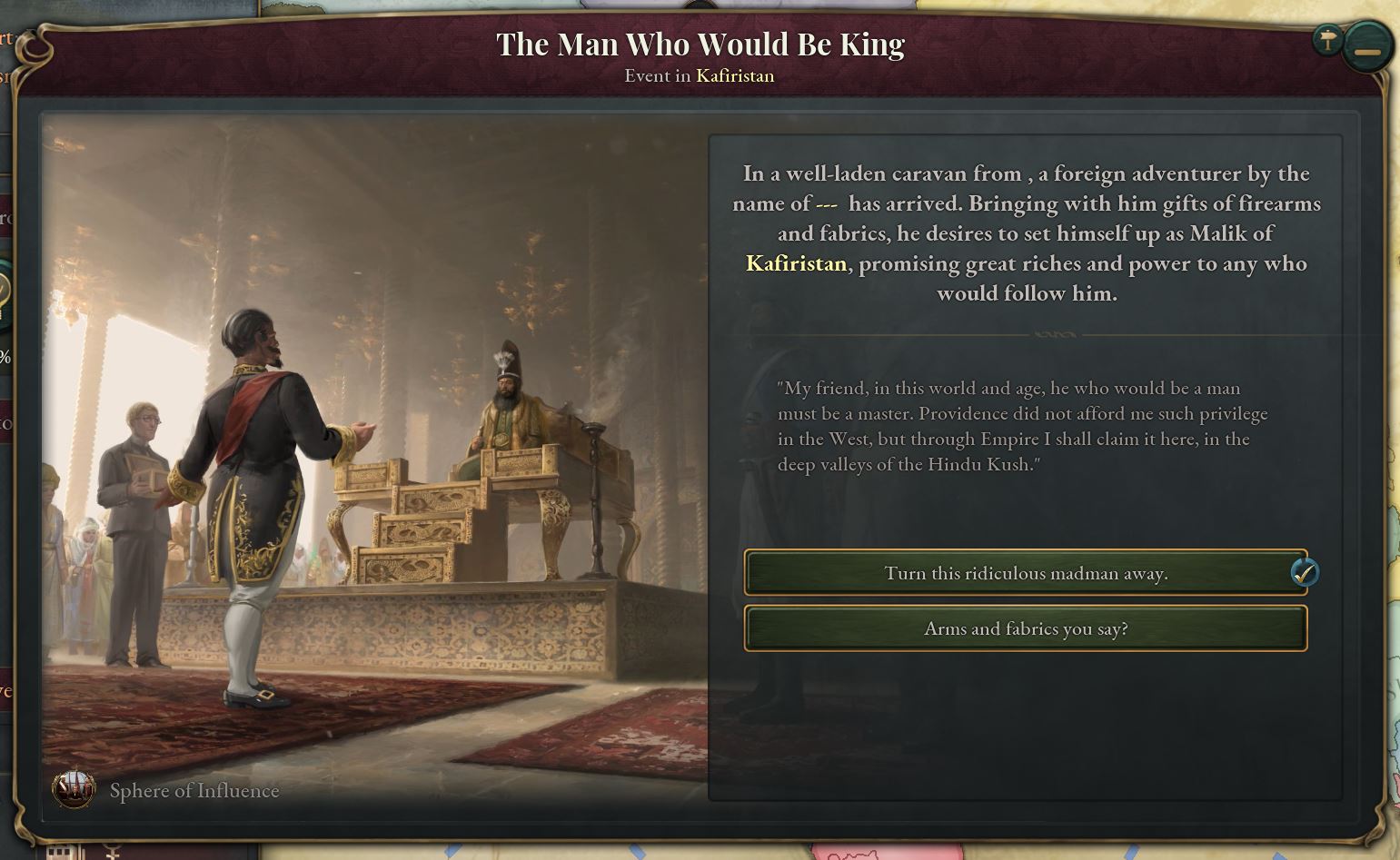The height and width of the screenshot is (860, 1400).
Task: Choose 'Turn this ridiculous madman away.'
Action: (1027, 573)
